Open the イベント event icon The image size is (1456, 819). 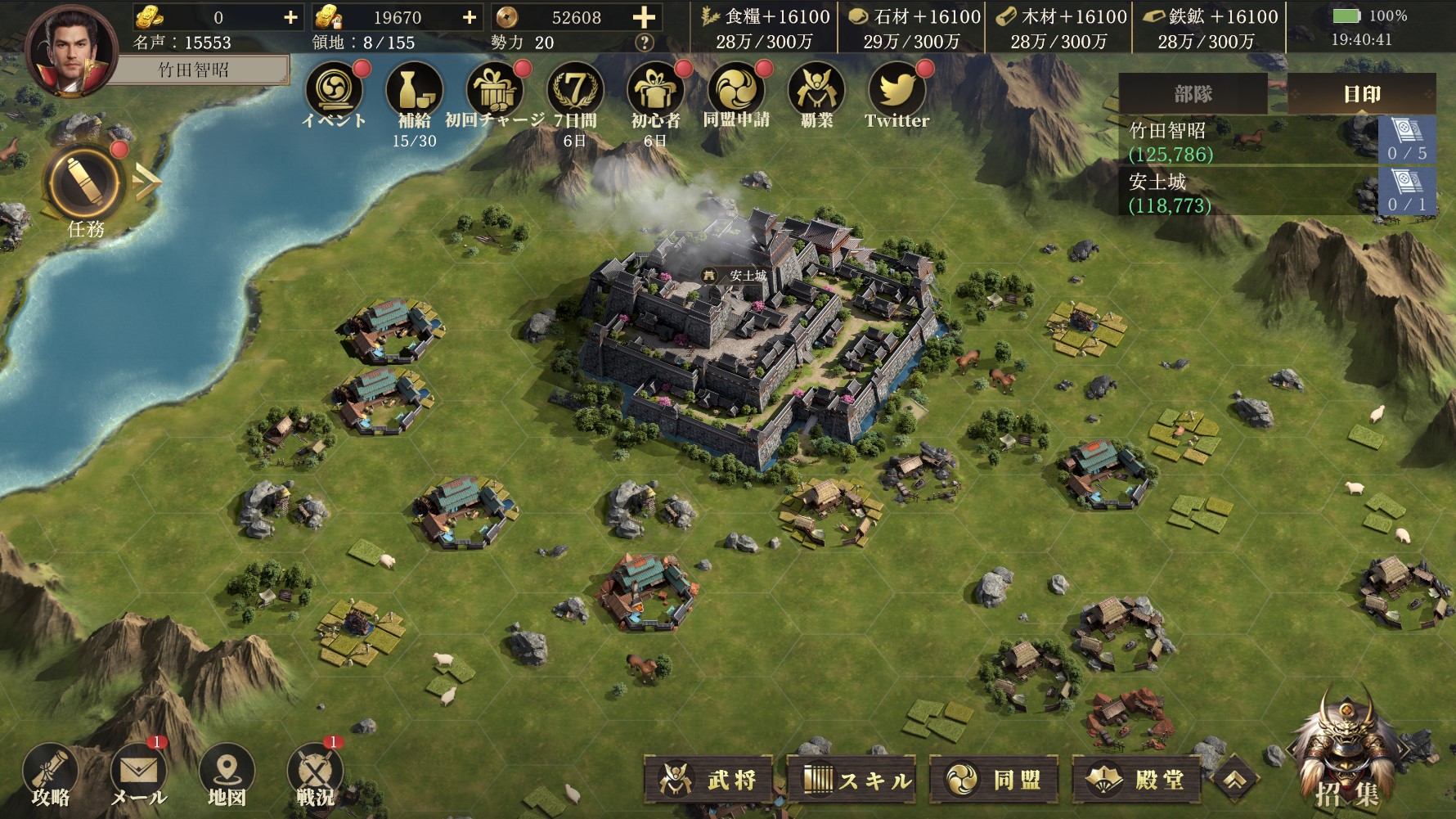(x=334, y=92)
